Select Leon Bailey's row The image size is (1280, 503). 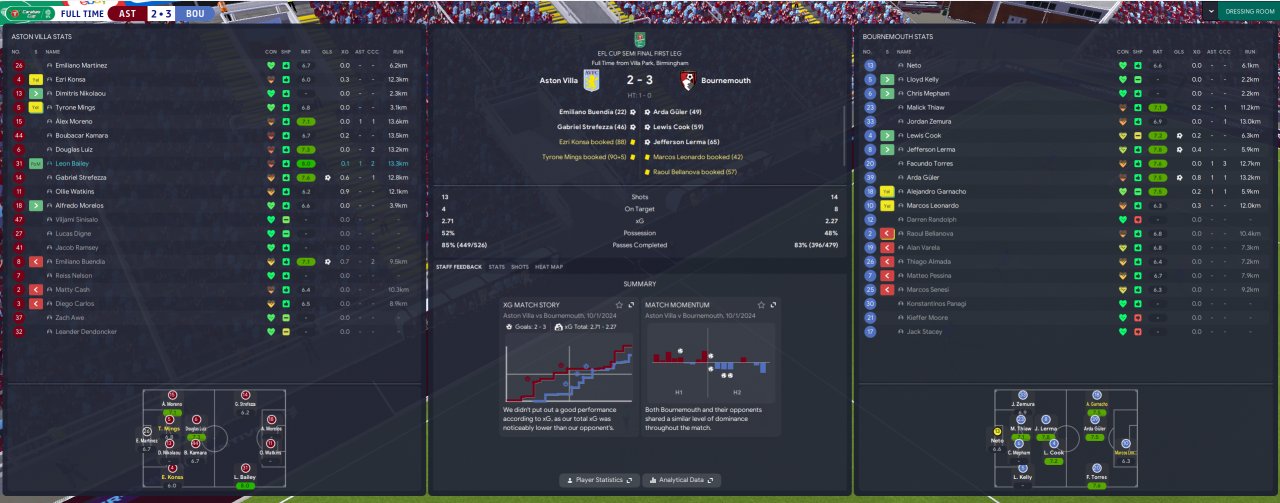(x=72, y=163)
